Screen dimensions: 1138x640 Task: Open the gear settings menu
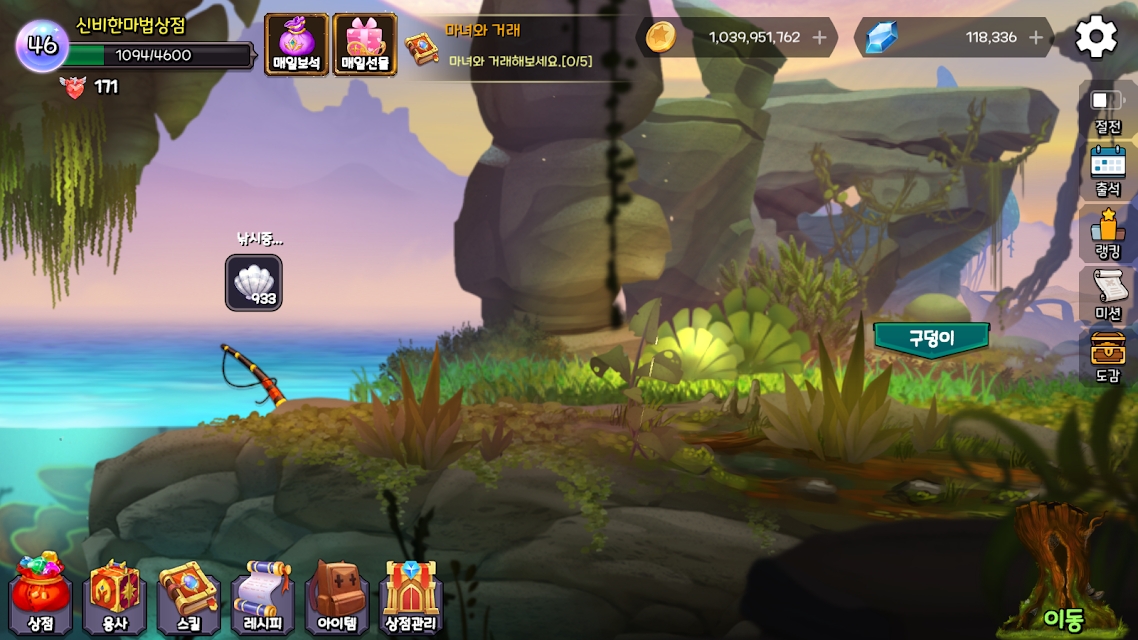[1096, 38]
